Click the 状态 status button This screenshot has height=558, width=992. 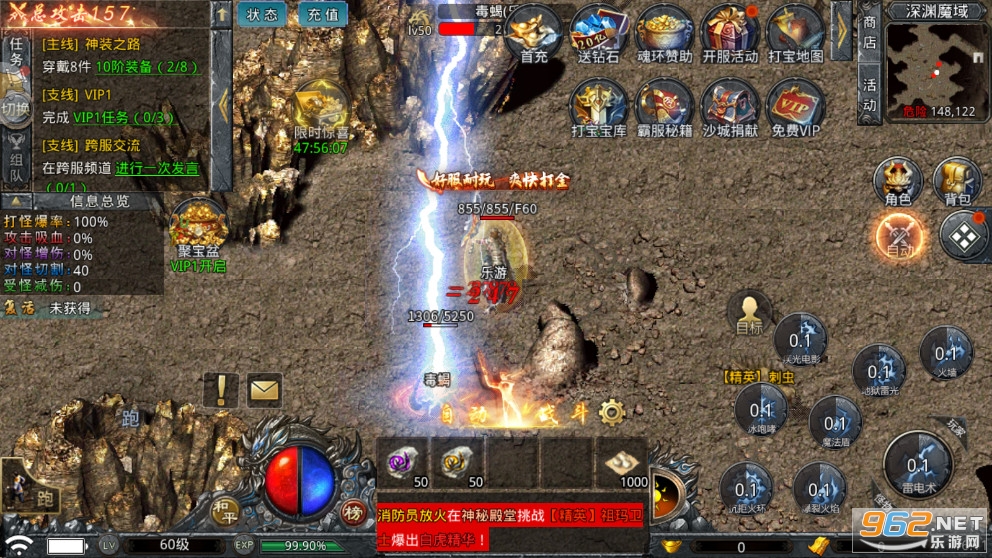click(262, 14)
